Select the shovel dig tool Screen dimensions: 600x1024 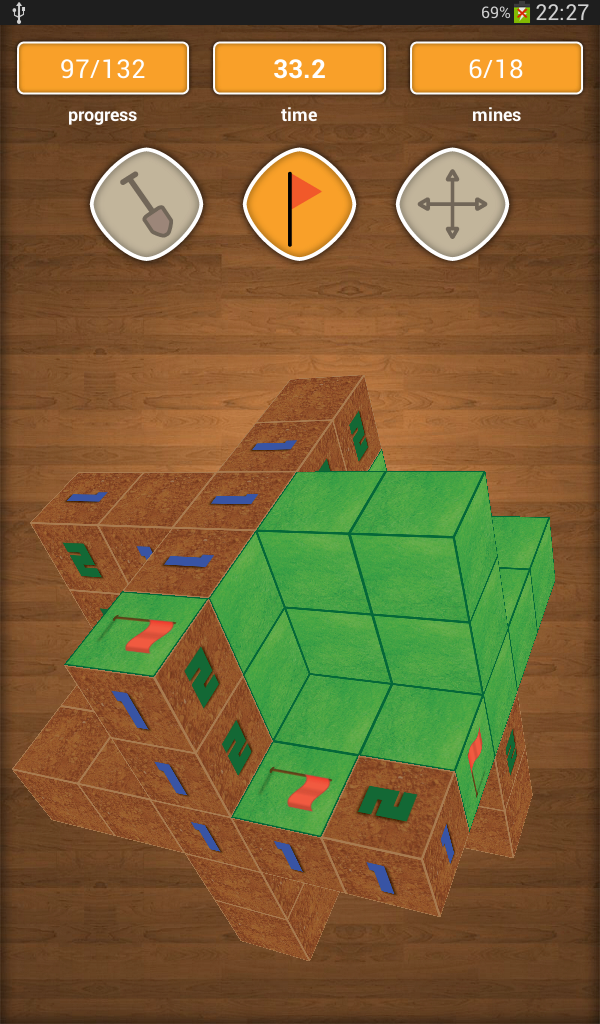click(146, 204)
